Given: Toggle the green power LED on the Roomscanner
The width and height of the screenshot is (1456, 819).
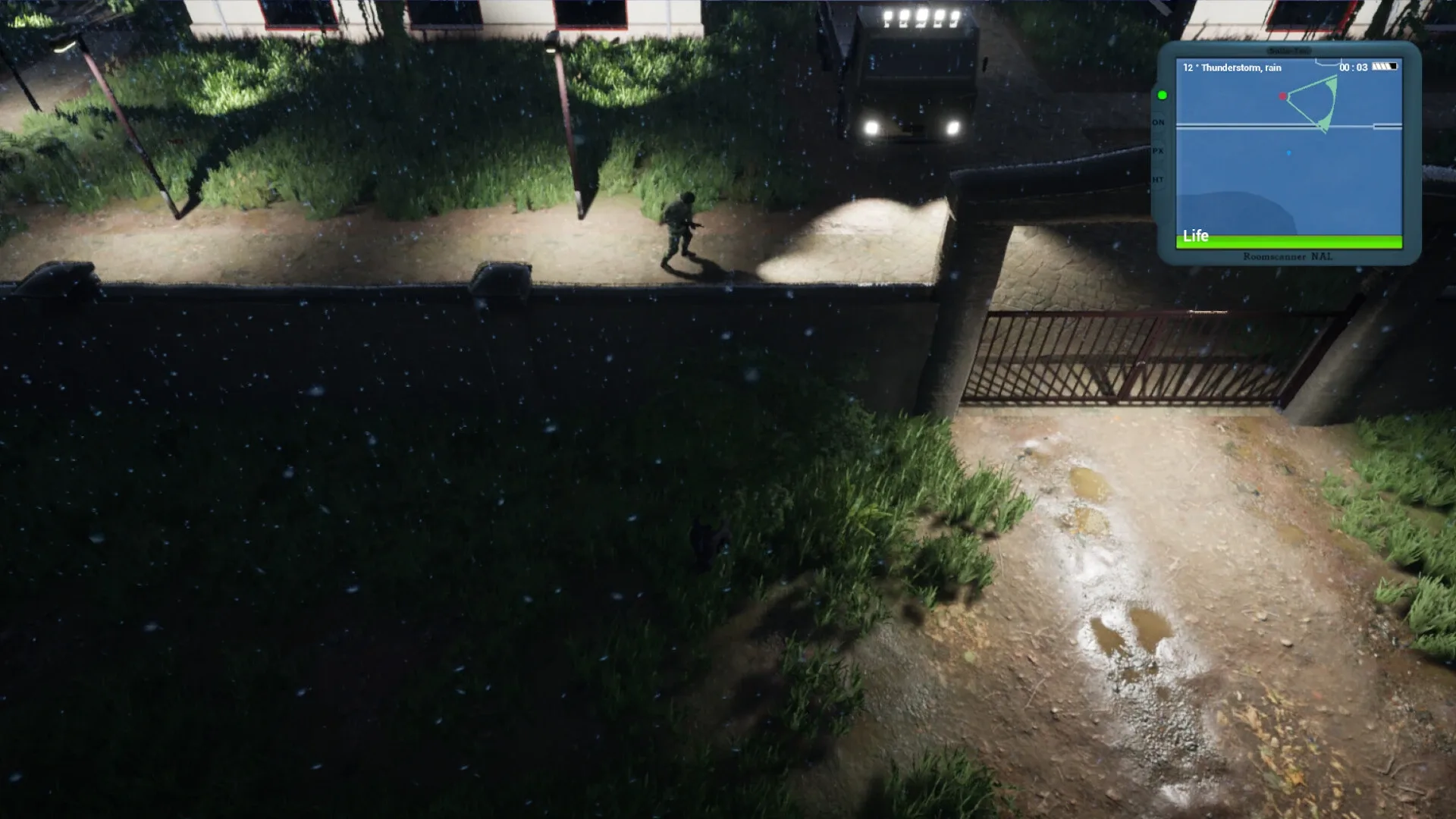Looking at the screenshot, I should pyautogui.click(x=1162, y=96).
